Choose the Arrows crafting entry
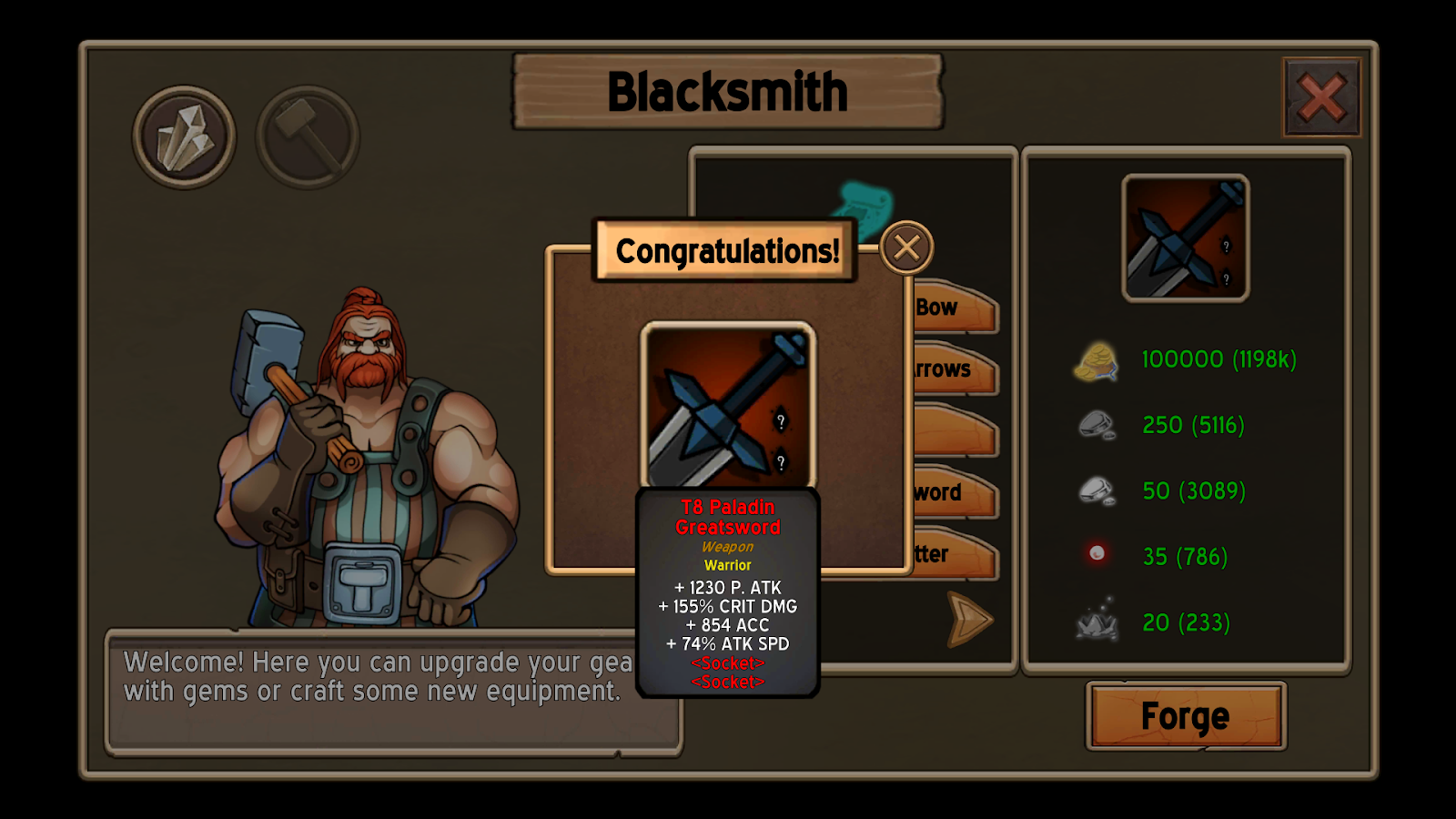 [954, 370]
